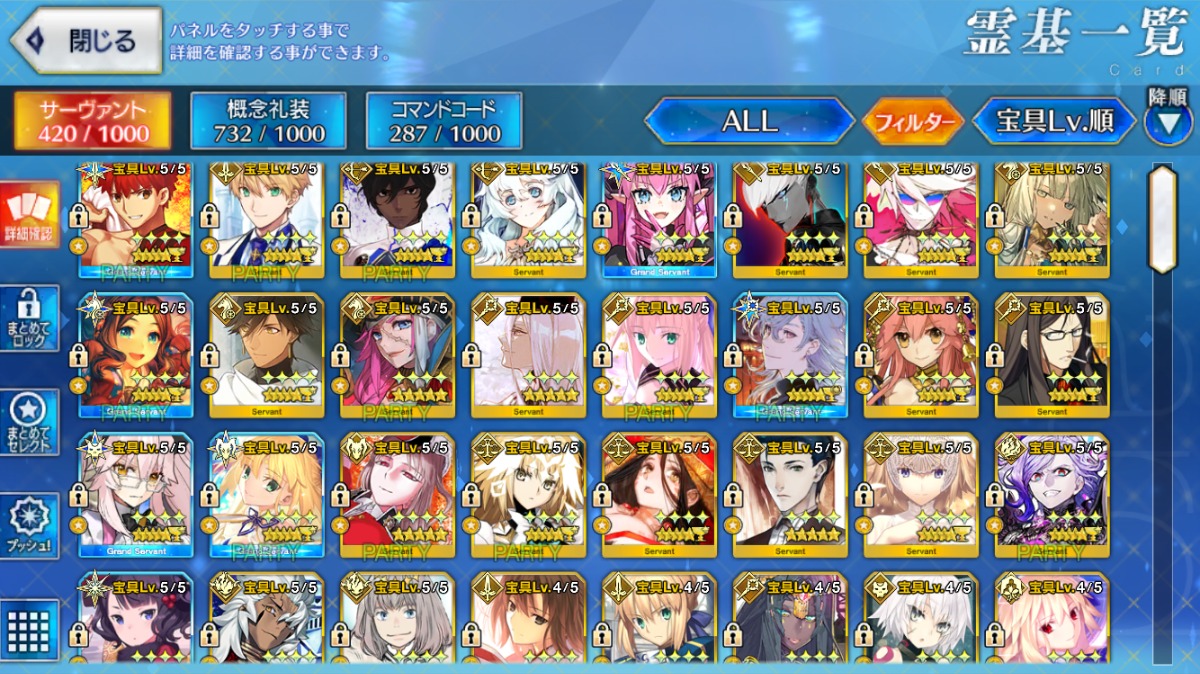Close the card list with 閉じる
Image resolution: width=1200 pixels, height=674 pixels.
pyautogui.click(x=86, y=41)
